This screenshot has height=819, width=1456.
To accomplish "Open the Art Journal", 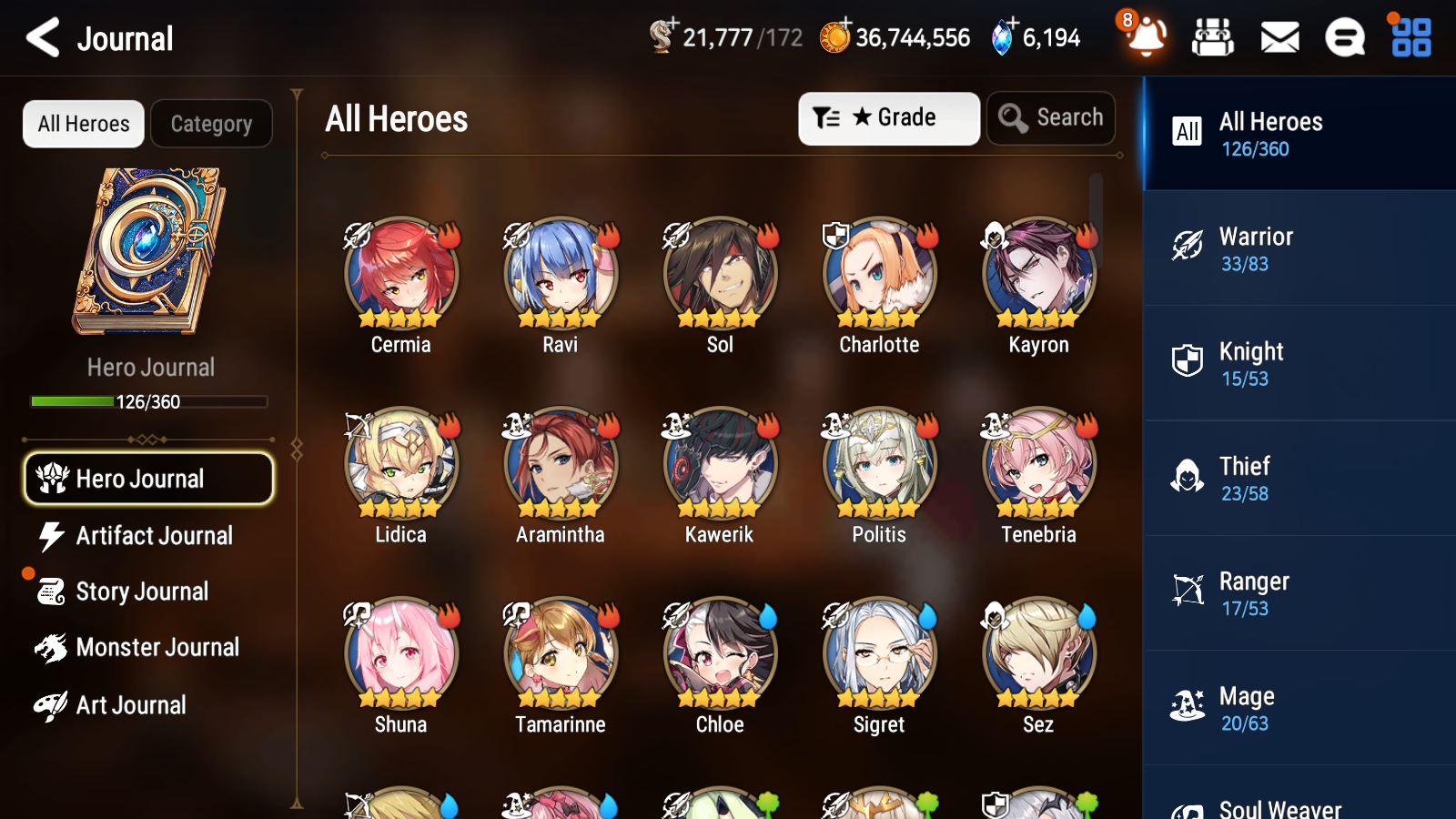I will (x=131, y=704).
